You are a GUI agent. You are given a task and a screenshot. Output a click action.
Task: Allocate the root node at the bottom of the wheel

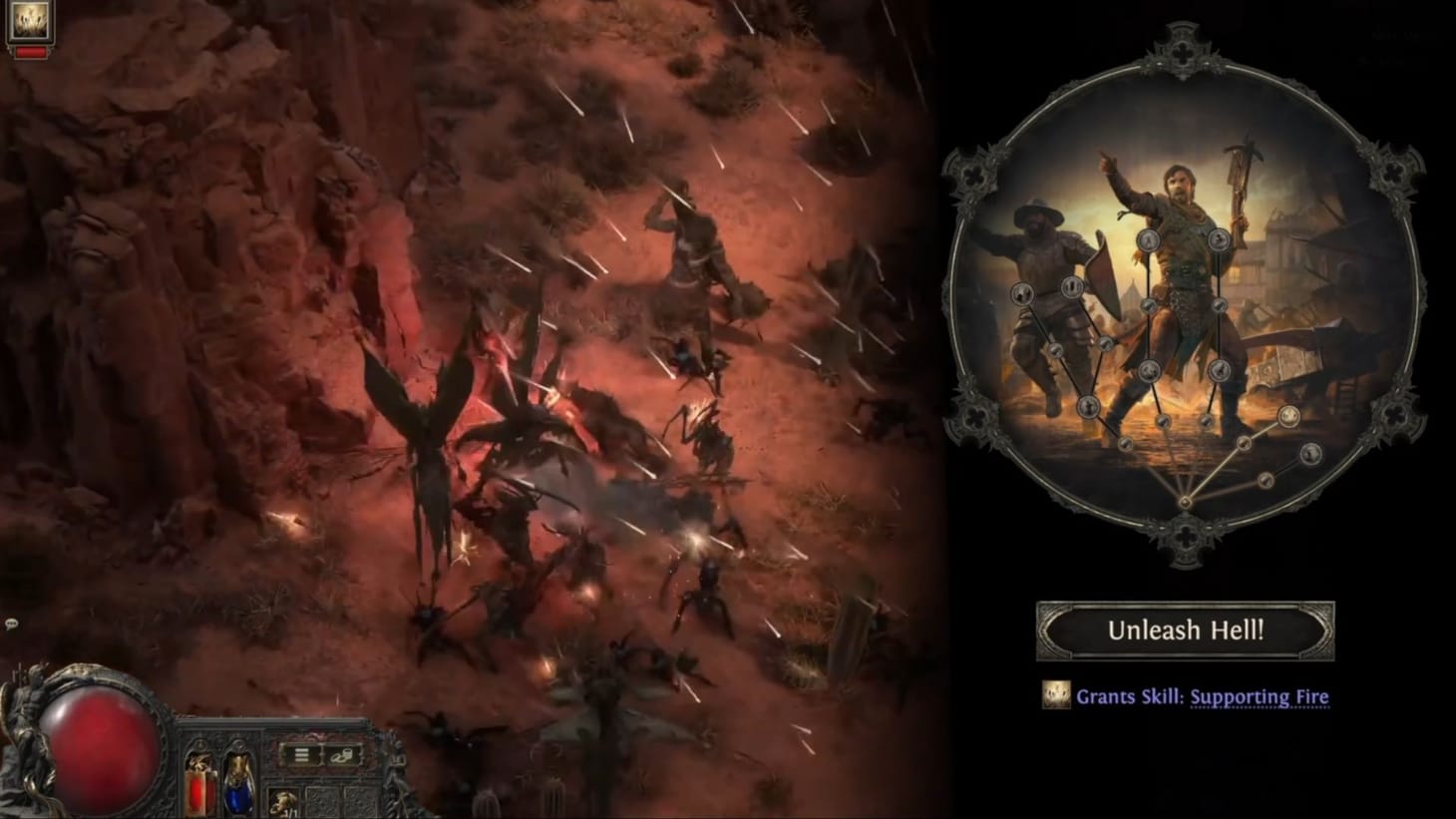(1186, 504)
